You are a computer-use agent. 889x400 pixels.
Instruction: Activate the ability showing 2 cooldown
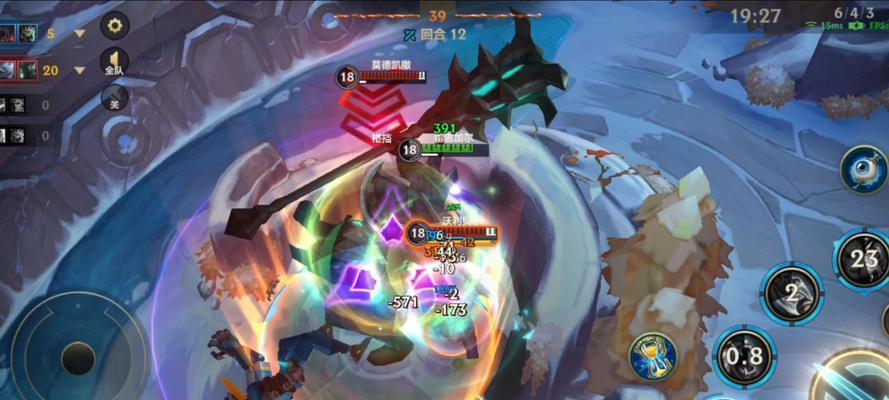pos(791,293)
